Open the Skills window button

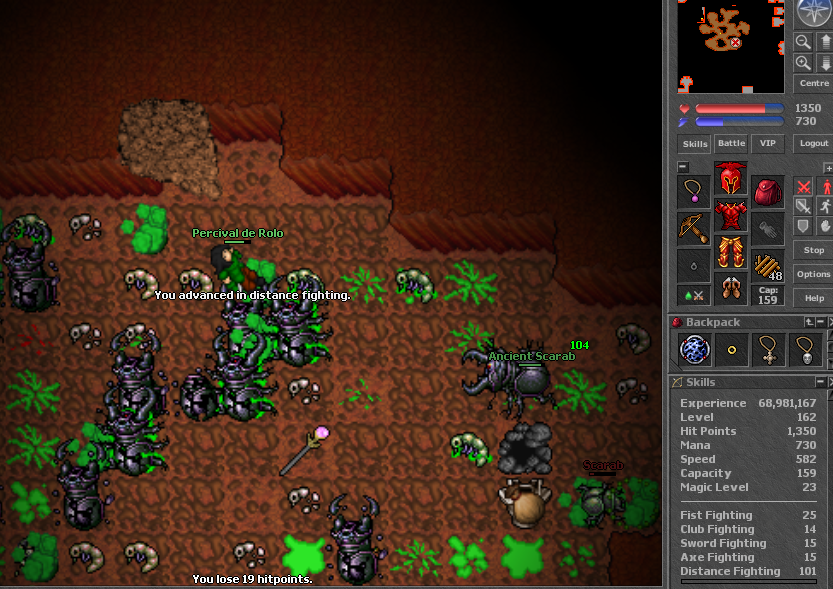[x=693, y=144]
